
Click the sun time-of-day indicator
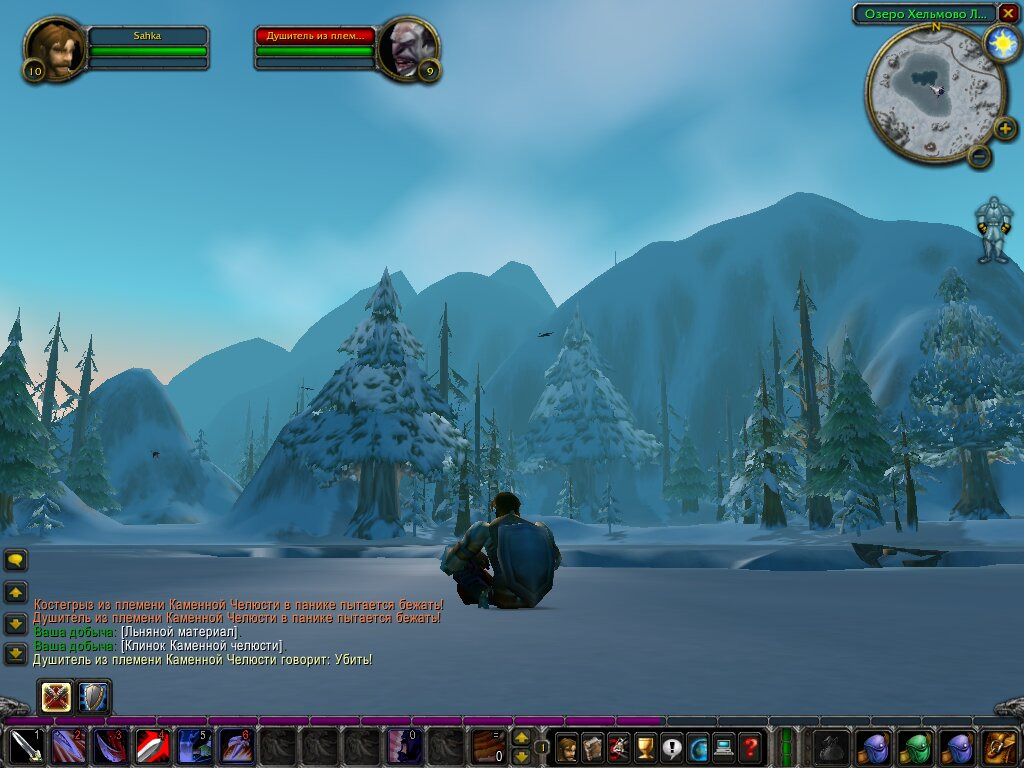point(1000,43)
